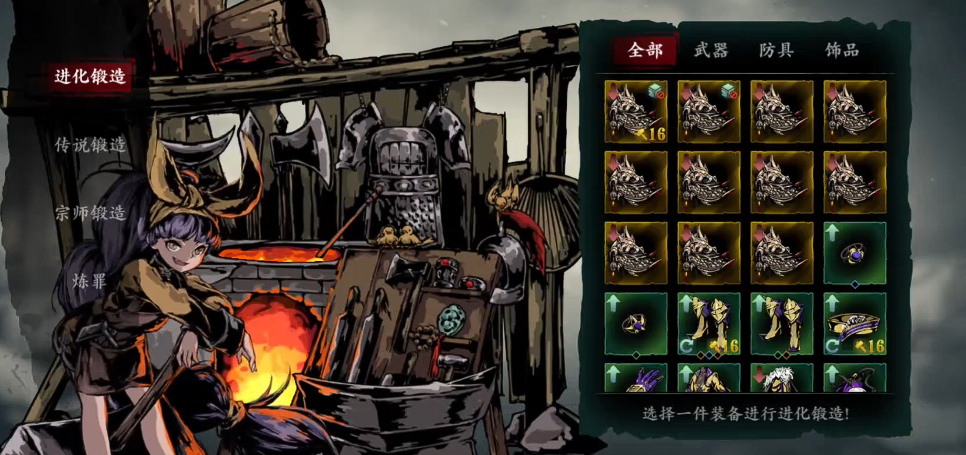
Task: Switch to the 全部 all-items tab
Action: [644, 50]
